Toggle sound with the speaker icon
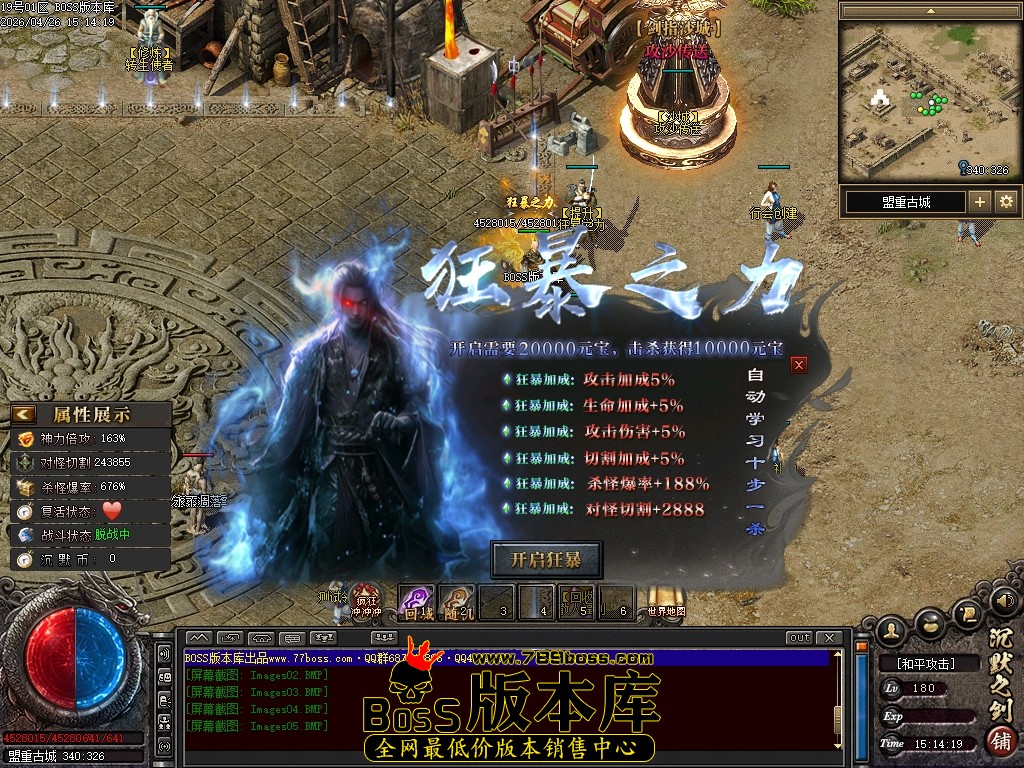Viewport: 1024px width, 768px height. coord(1004,600)
